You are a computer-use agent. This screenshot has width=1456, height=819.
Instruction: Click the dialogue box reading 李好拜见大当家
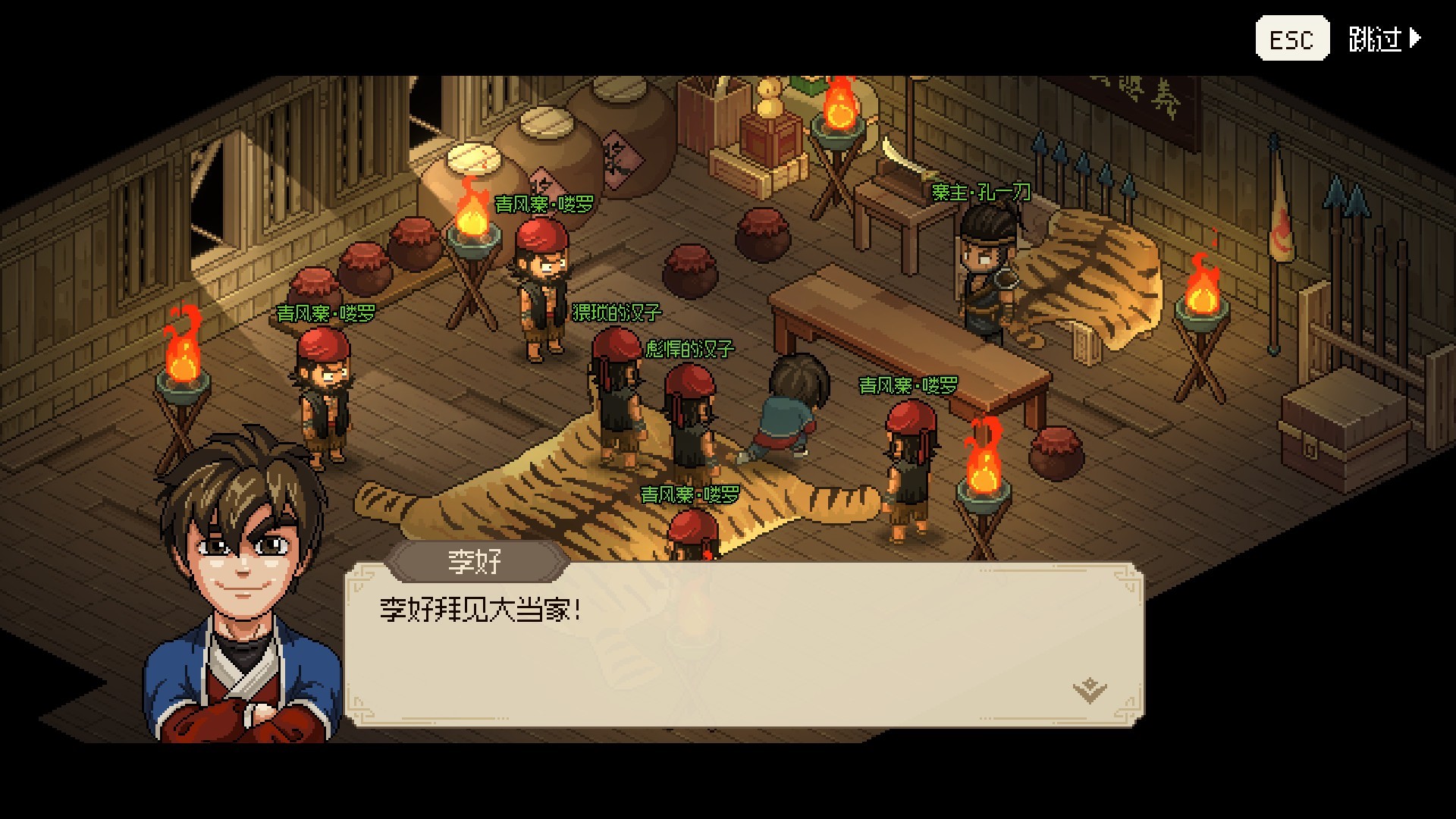point(743,645)
